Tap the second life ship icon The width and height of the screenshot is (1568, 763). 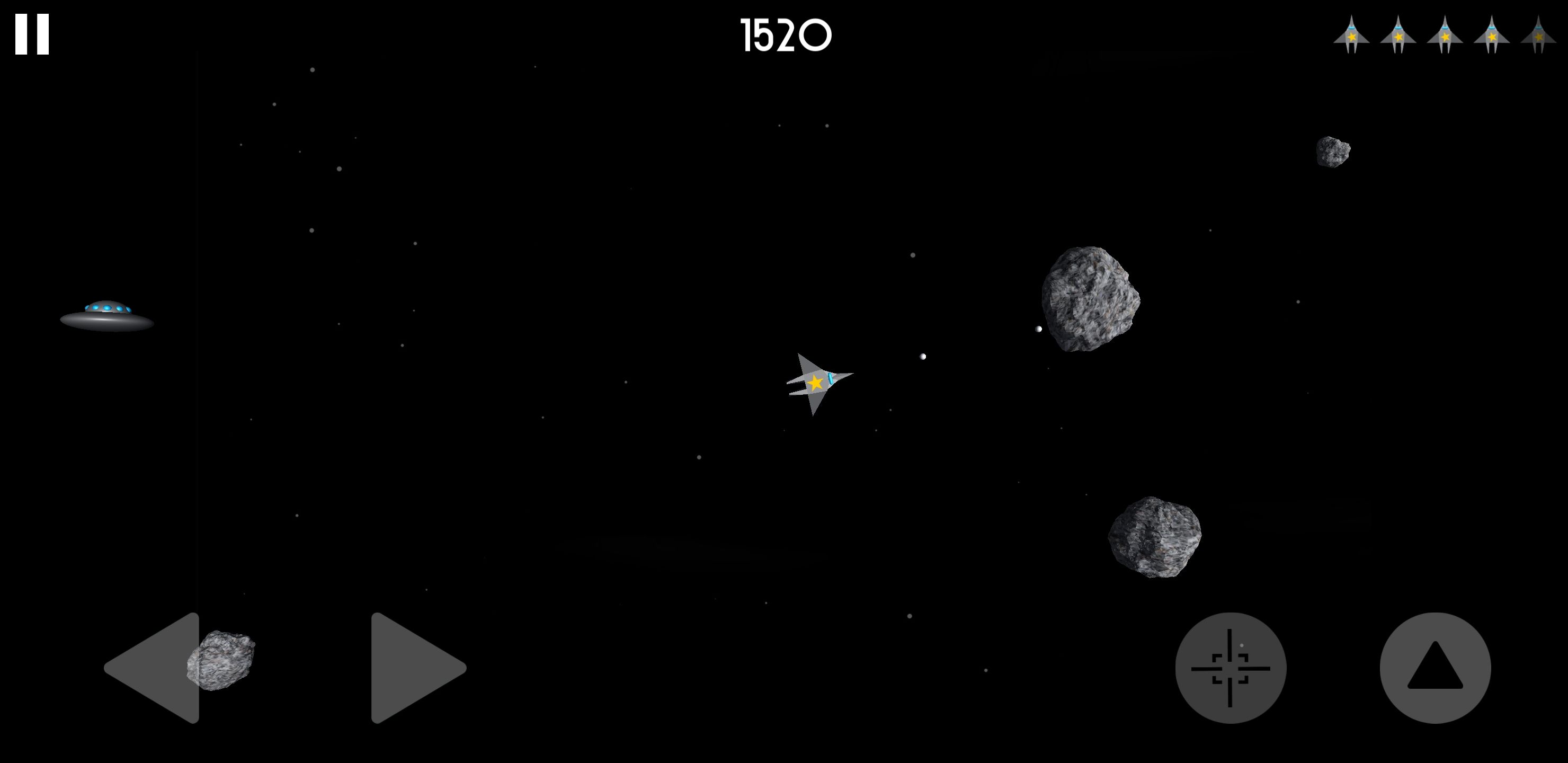[1398, 38]
